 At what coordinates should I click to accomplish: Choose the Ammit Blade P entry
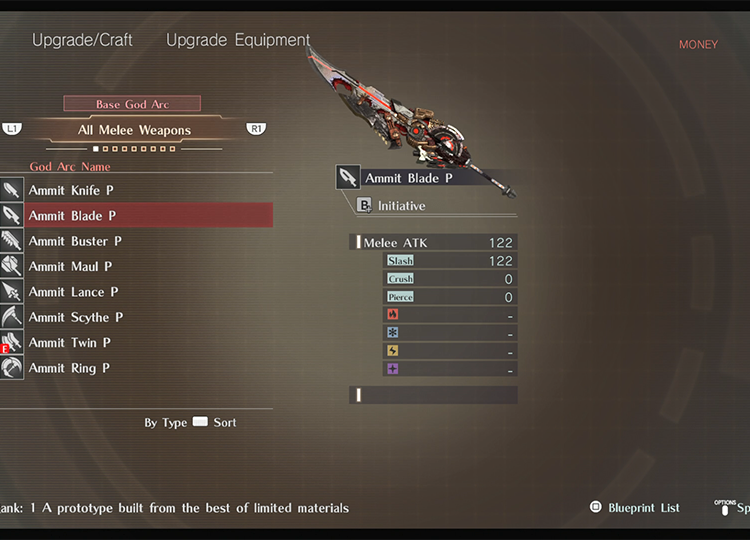(72, 215)
